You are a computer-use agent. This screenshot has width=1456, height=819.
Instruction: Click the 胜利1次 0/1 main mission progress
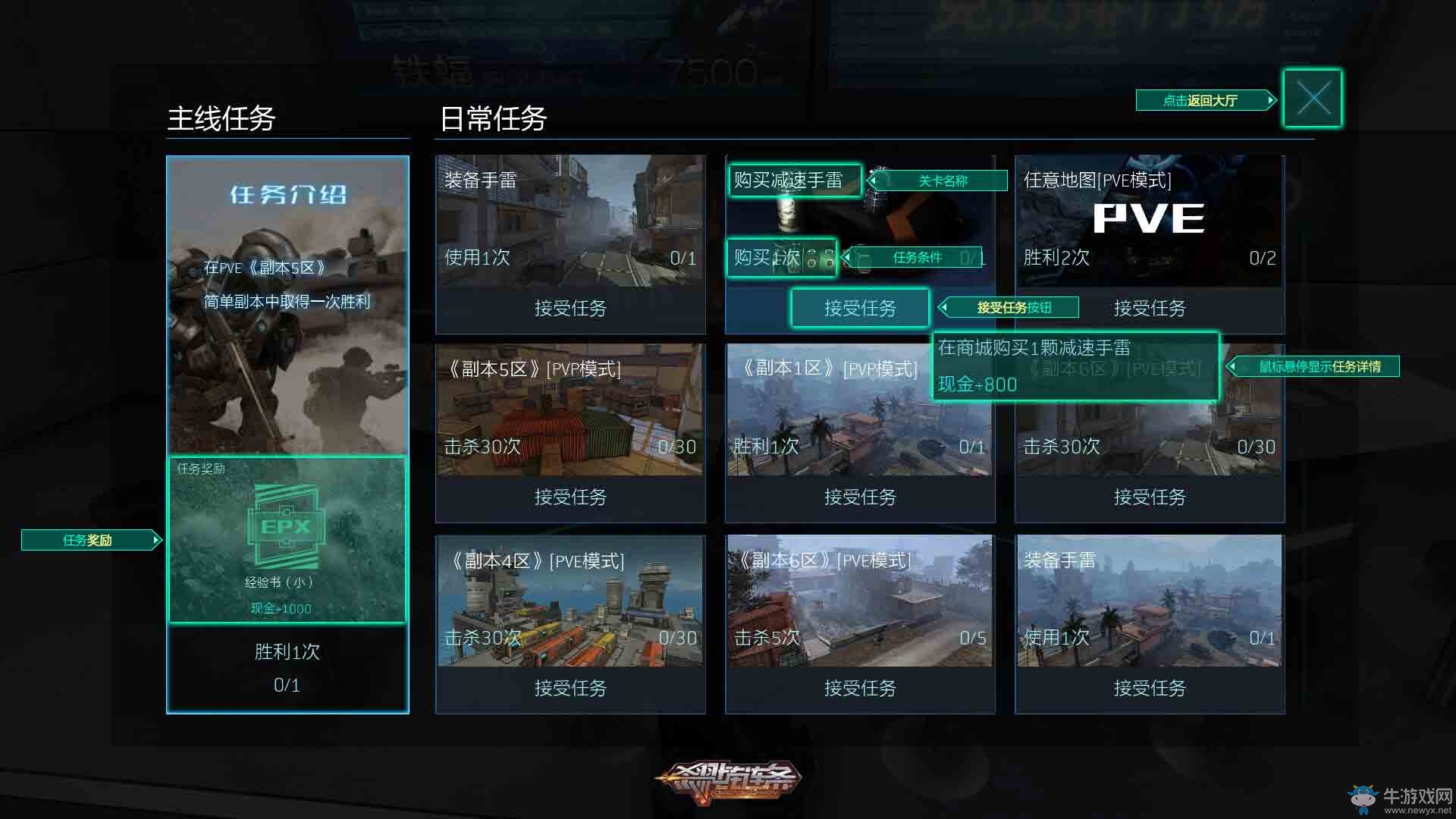(x=288, y=667)
